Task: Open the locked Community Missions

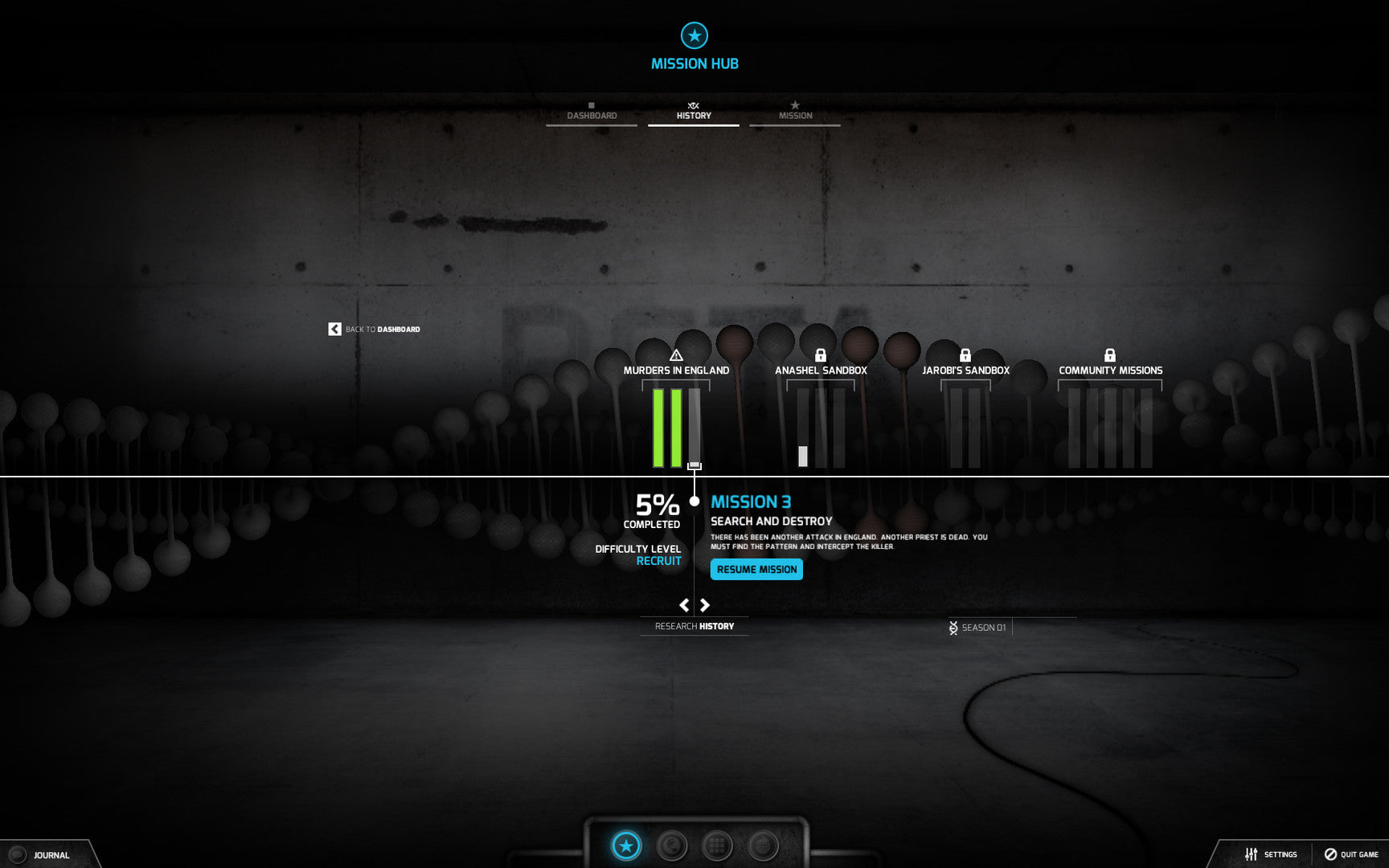Action: (1110, 370)
